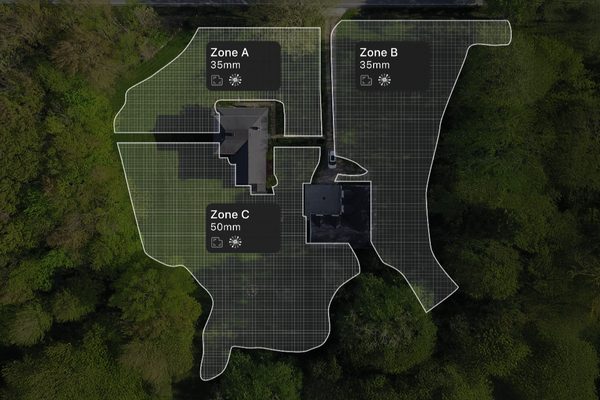Click Zone B's map shape icon

[366, 80]
